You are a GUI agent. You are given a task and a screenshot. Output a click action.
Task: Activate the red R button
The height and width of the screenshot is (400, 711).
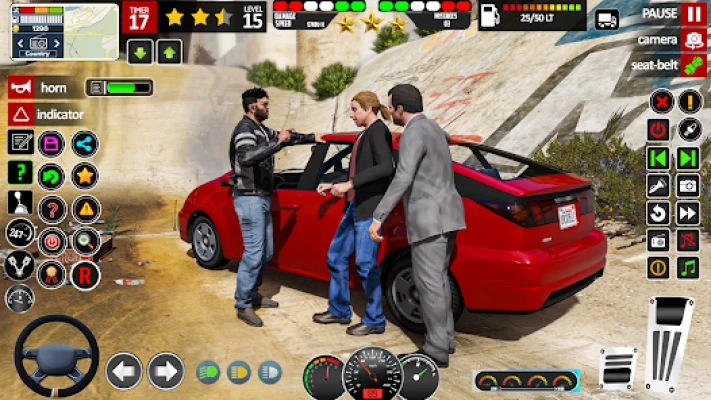85,274
